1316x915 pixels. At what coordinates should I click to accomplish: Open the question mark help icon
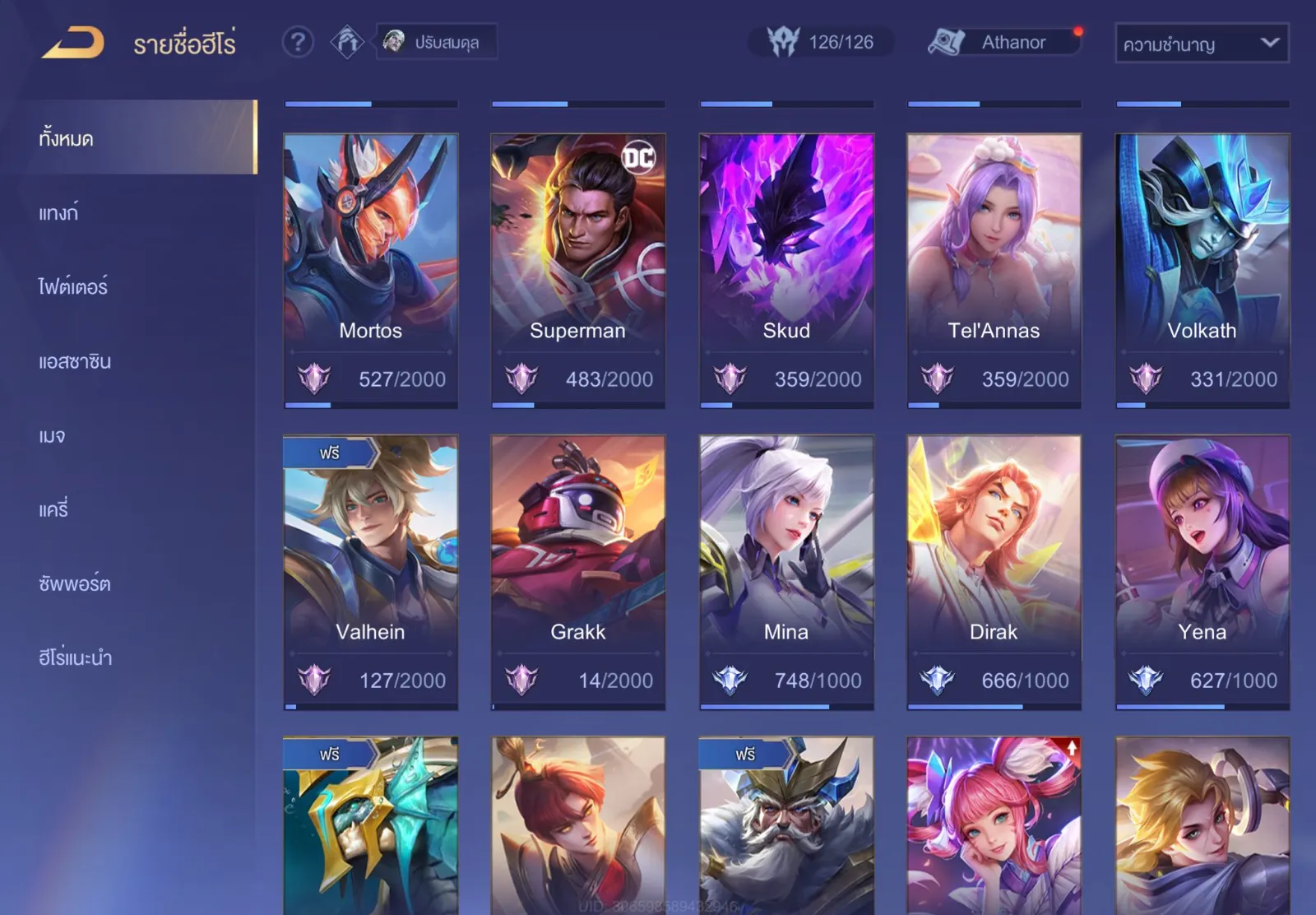point(298,41)
